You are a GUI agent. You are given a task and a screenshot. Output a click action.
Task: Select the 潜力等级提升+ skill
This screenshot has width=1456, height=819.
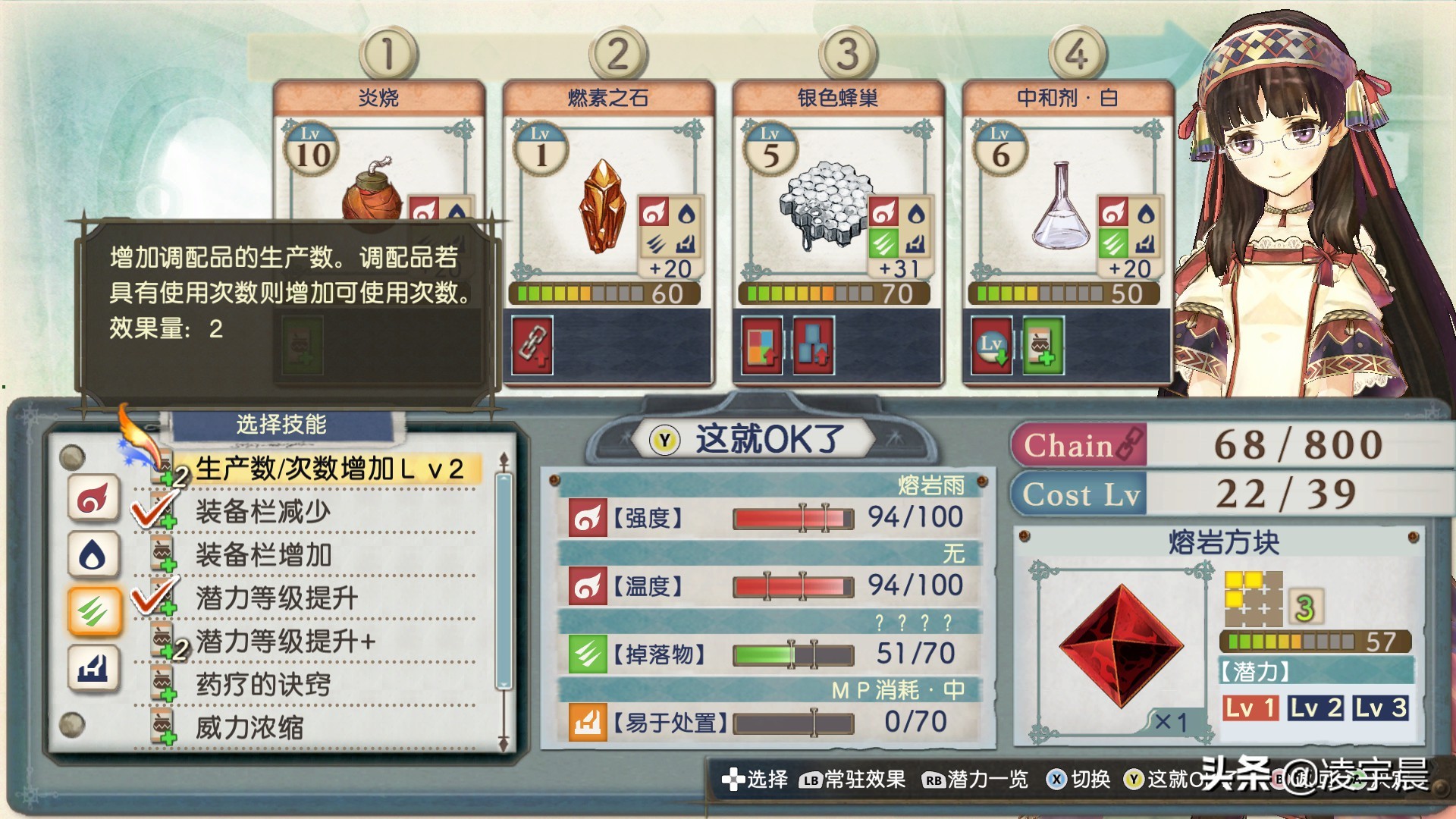(285, 642)
